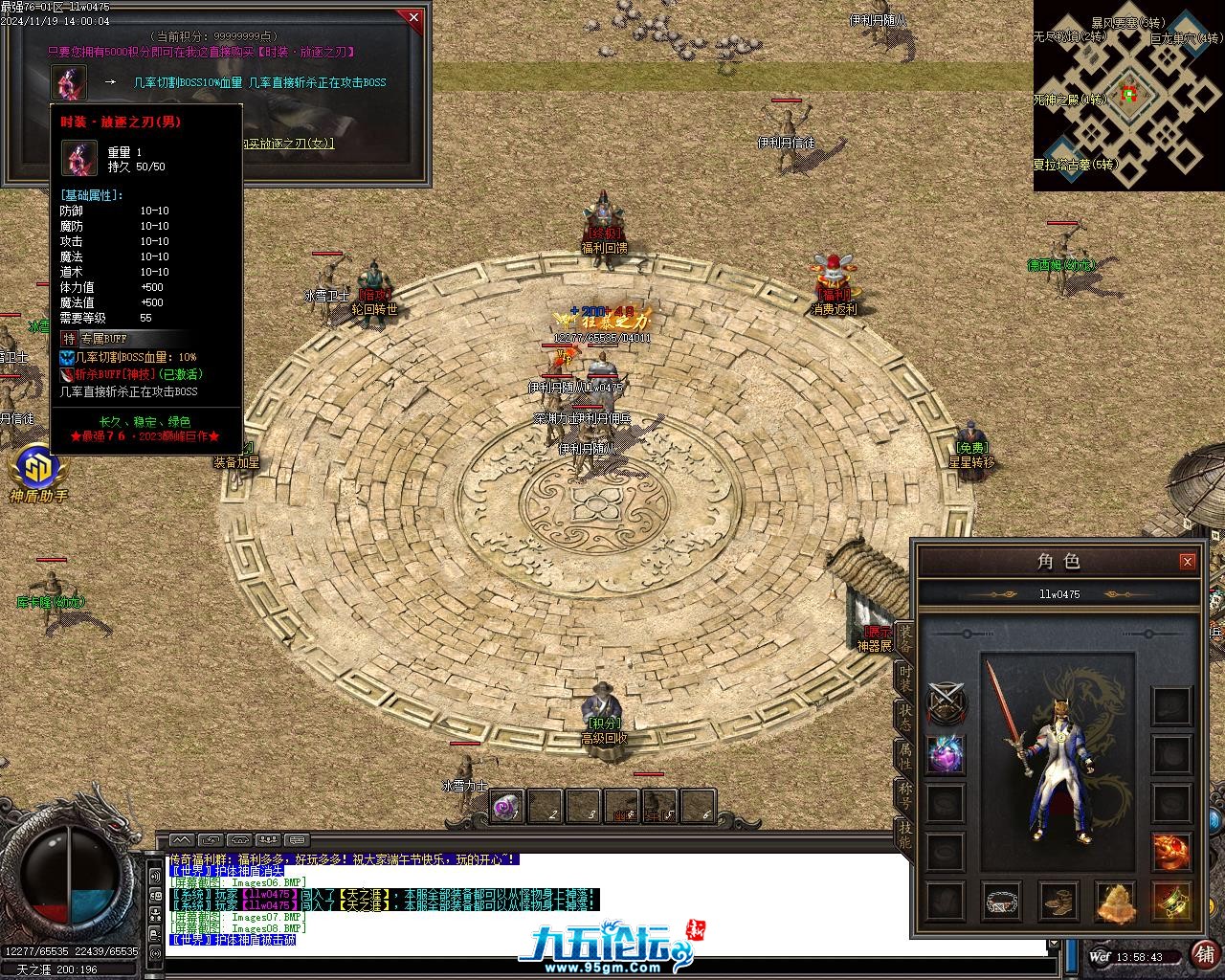The width and height of the screenshot is (1225, 980).
Task: Use the purple scroll in hotbar slot 1
Action: pyautogui.click(x=507, y=807)
